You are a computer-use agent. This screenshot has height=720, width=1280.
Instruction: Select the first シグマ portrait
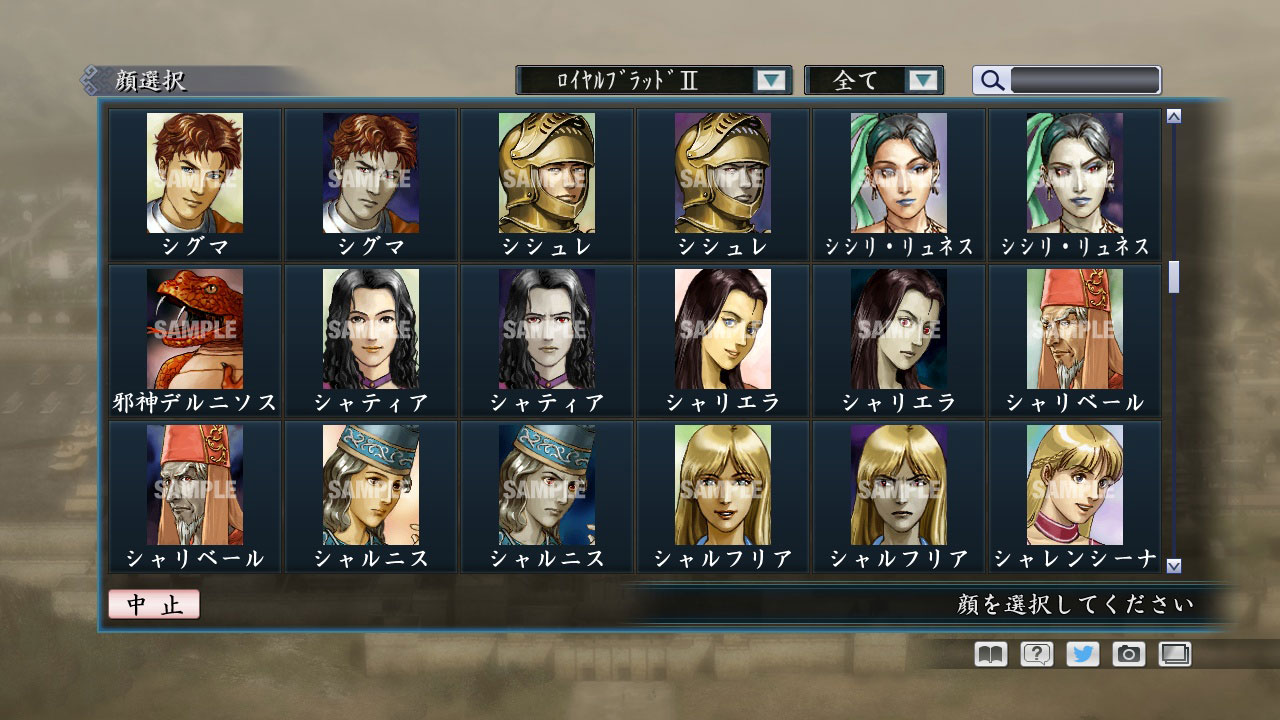(196, 172)
